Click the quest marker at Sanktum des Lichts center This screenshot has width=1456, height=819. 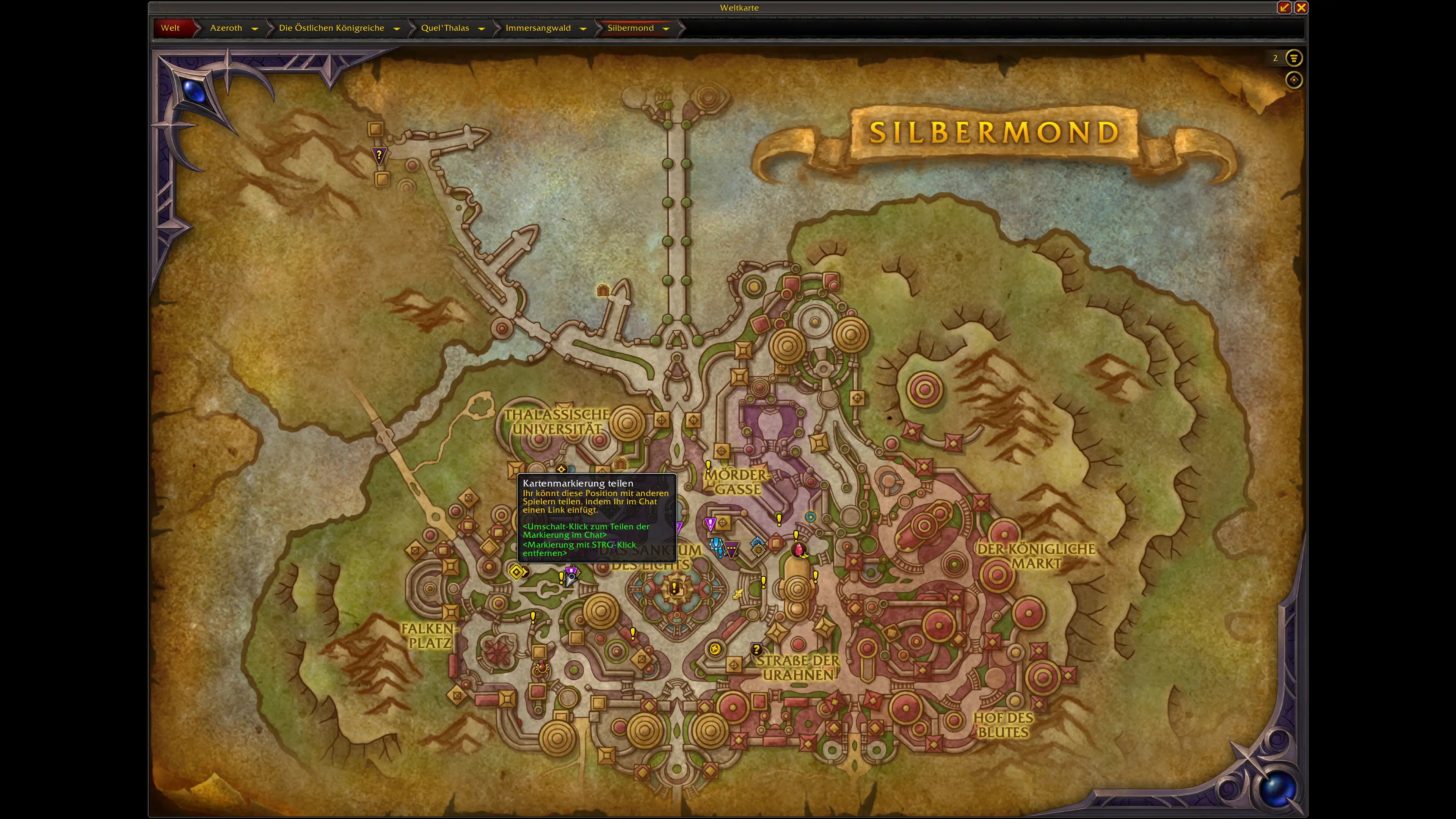coord(674,588)
